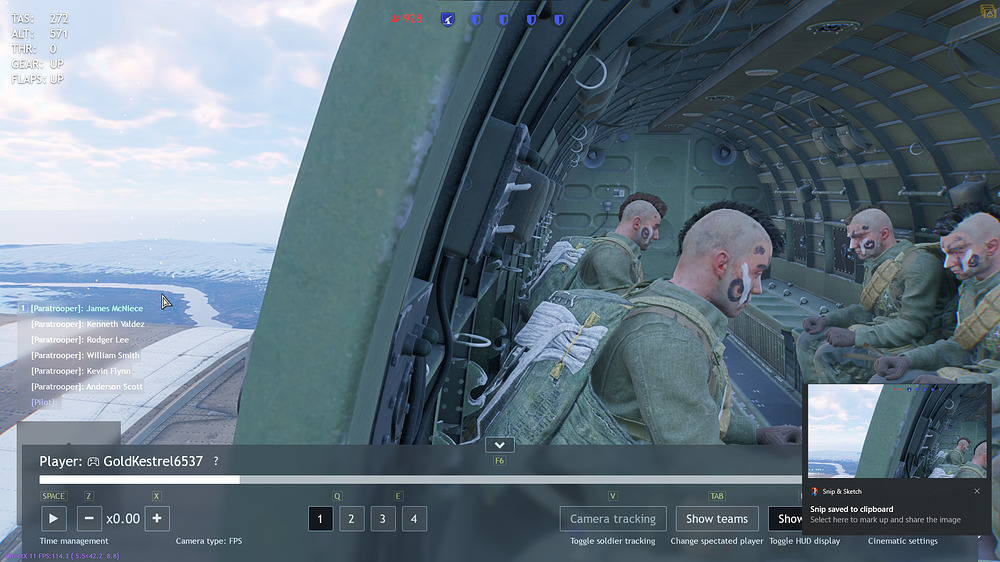Select the Pilot entry in squad list
Image resolution: width=1000 pixels, height=562 pixels.
click(x=46, y=402)
